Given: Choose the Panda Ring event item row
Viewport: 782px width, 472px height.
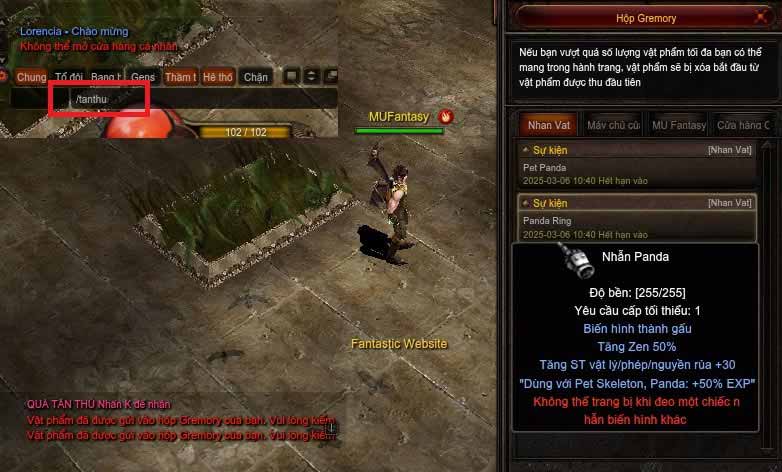Looking at the screenshot, I should [638, 216].
